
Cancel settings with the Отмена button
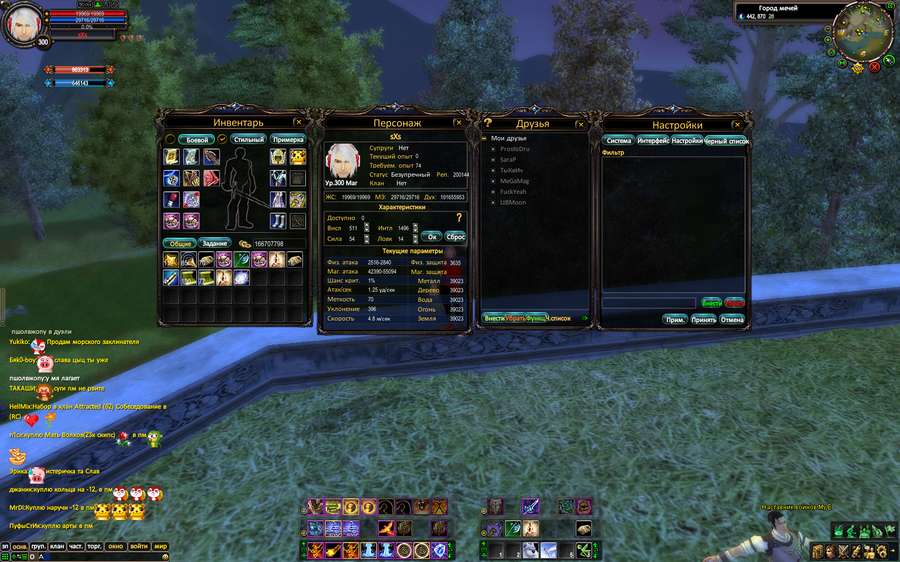(x=732, y=319)
